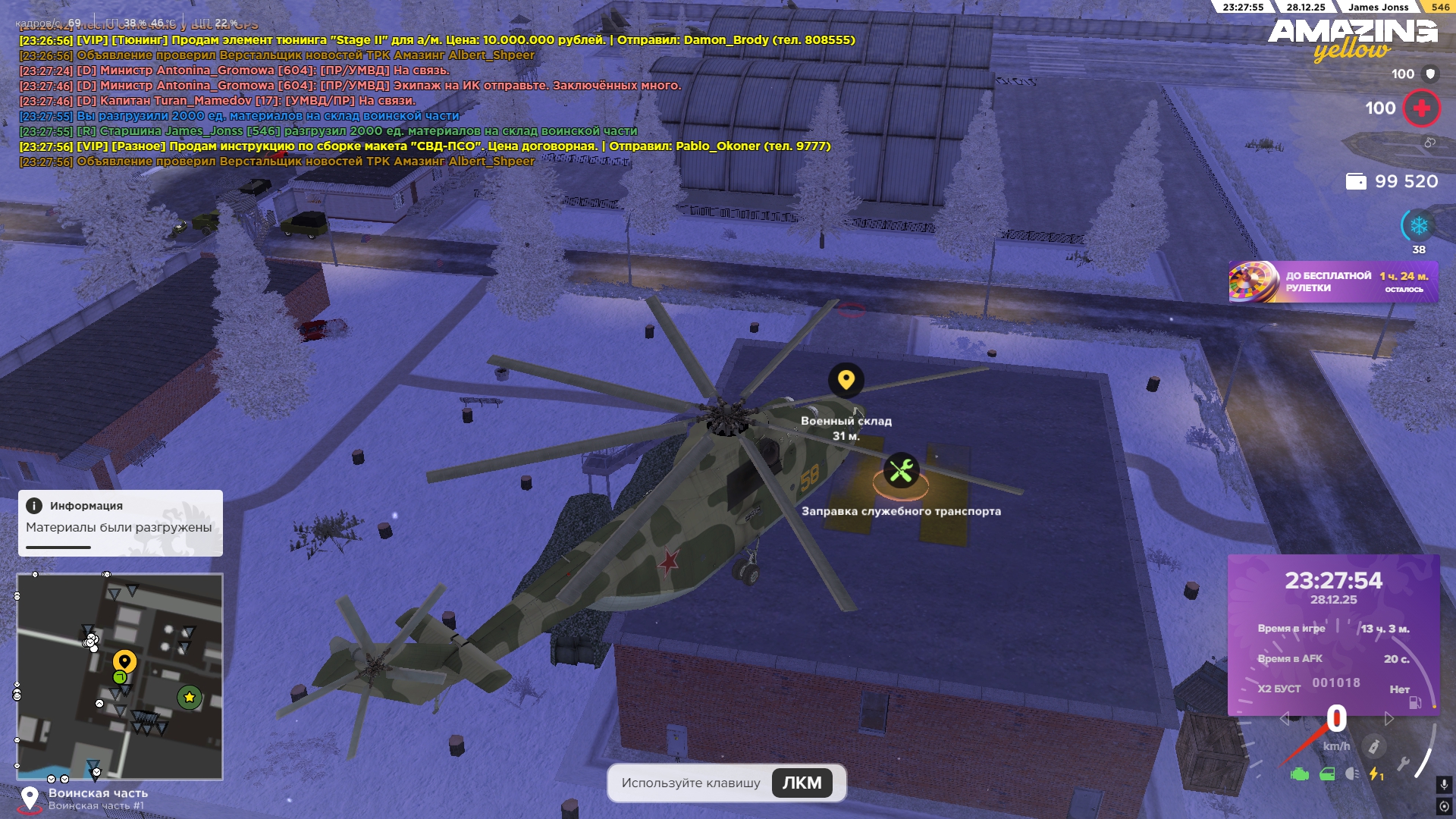Click the target icon below the microphone
Screen dimensions: 1456x819
point(1444,806)
